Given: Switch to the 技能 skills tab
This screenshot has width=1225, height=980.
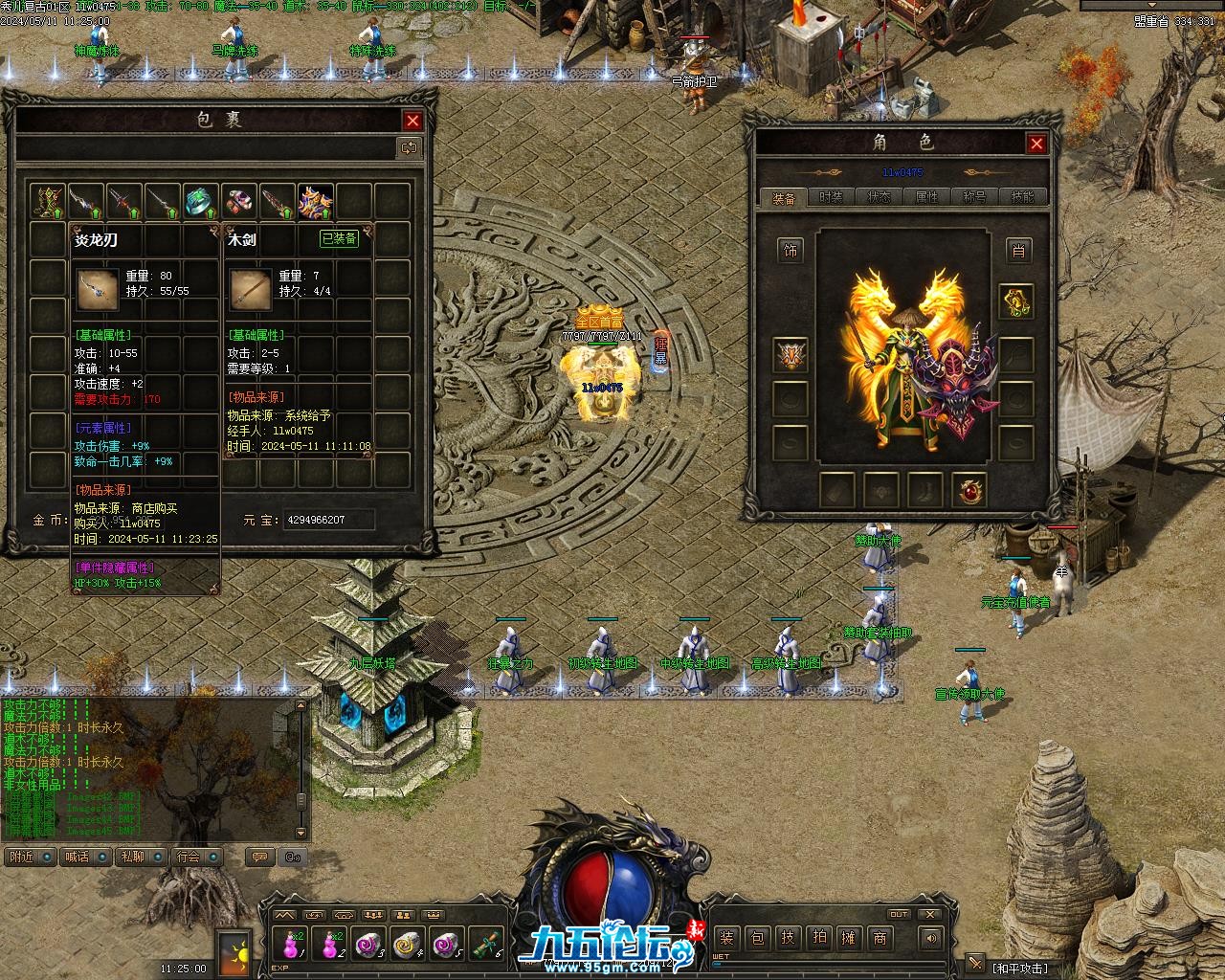Looking at the screenshot, I should point(1022,198).
